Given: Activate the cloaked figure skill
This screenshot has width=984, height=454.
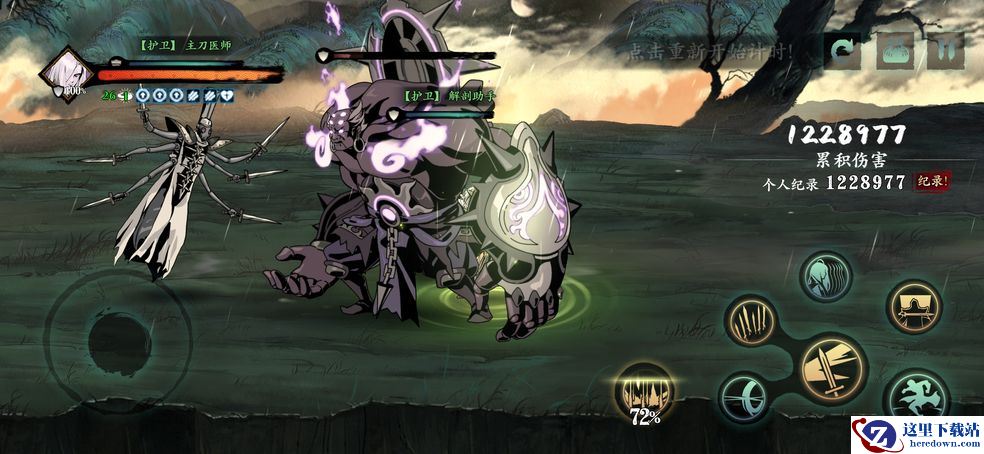Looking at the screenshot, I should 826,277.
